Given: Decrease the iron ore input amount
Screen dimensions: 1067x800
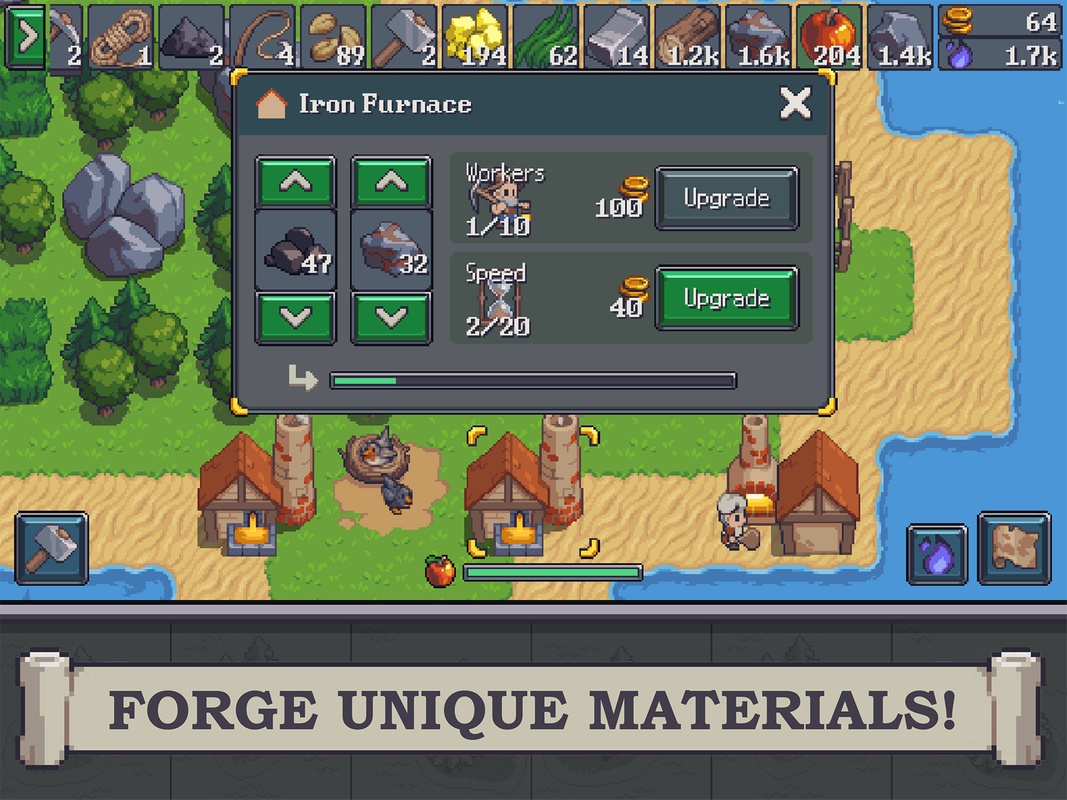Looking at the screenshot, I should [391, 317].
